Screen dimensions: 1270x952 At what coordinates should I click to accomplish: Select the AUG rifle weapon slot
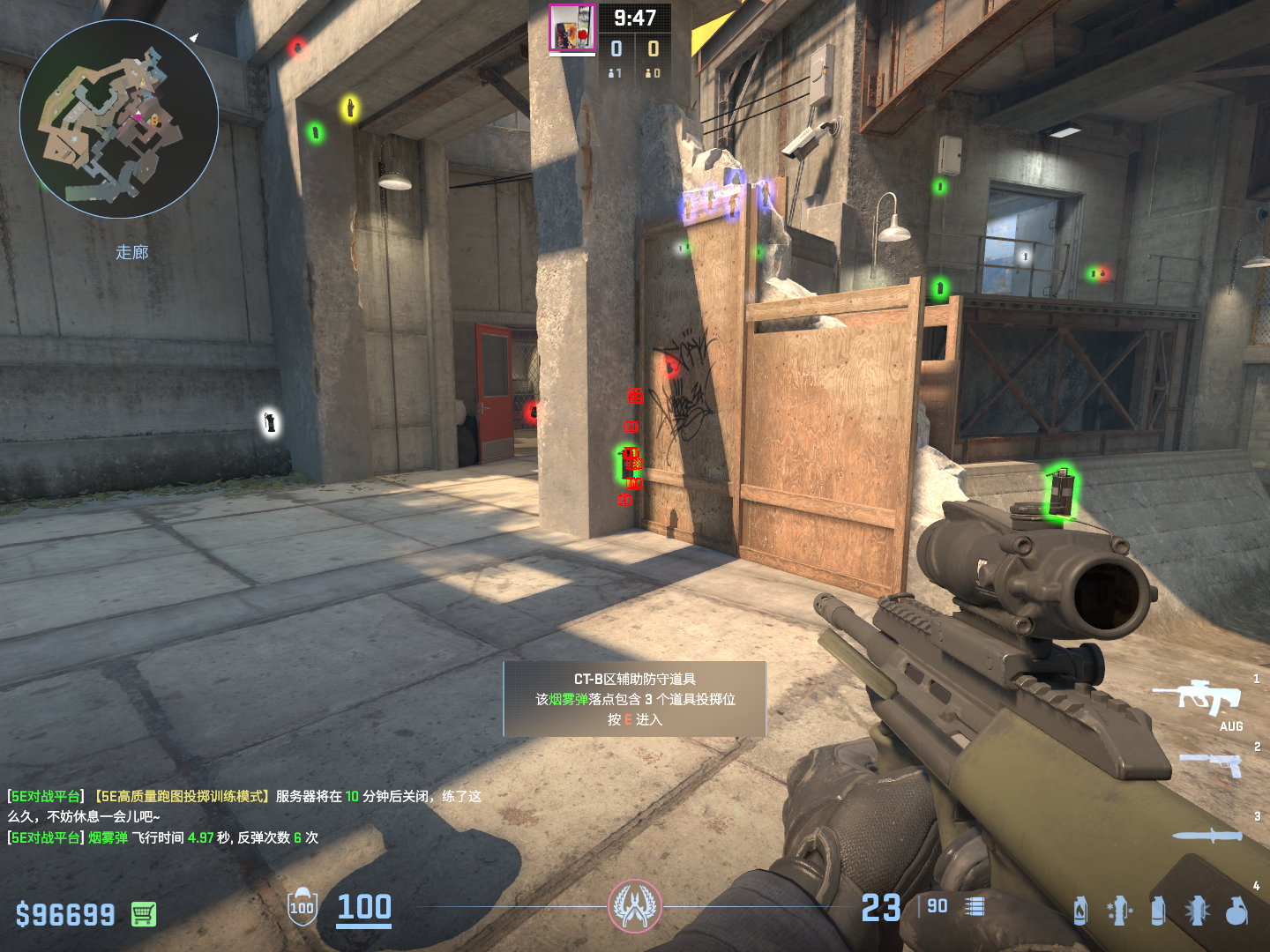coord(1198,698)
